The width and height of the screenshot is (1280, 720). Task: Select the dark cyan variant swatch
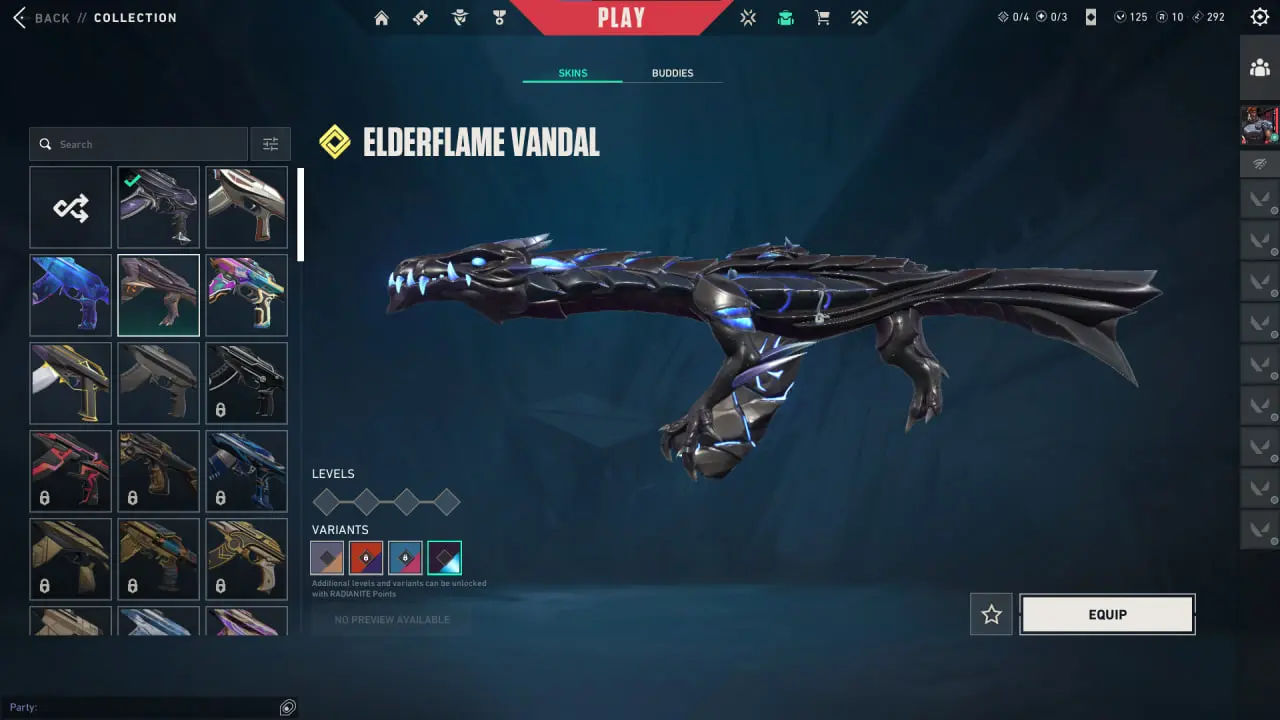click(x=444, y=558)
